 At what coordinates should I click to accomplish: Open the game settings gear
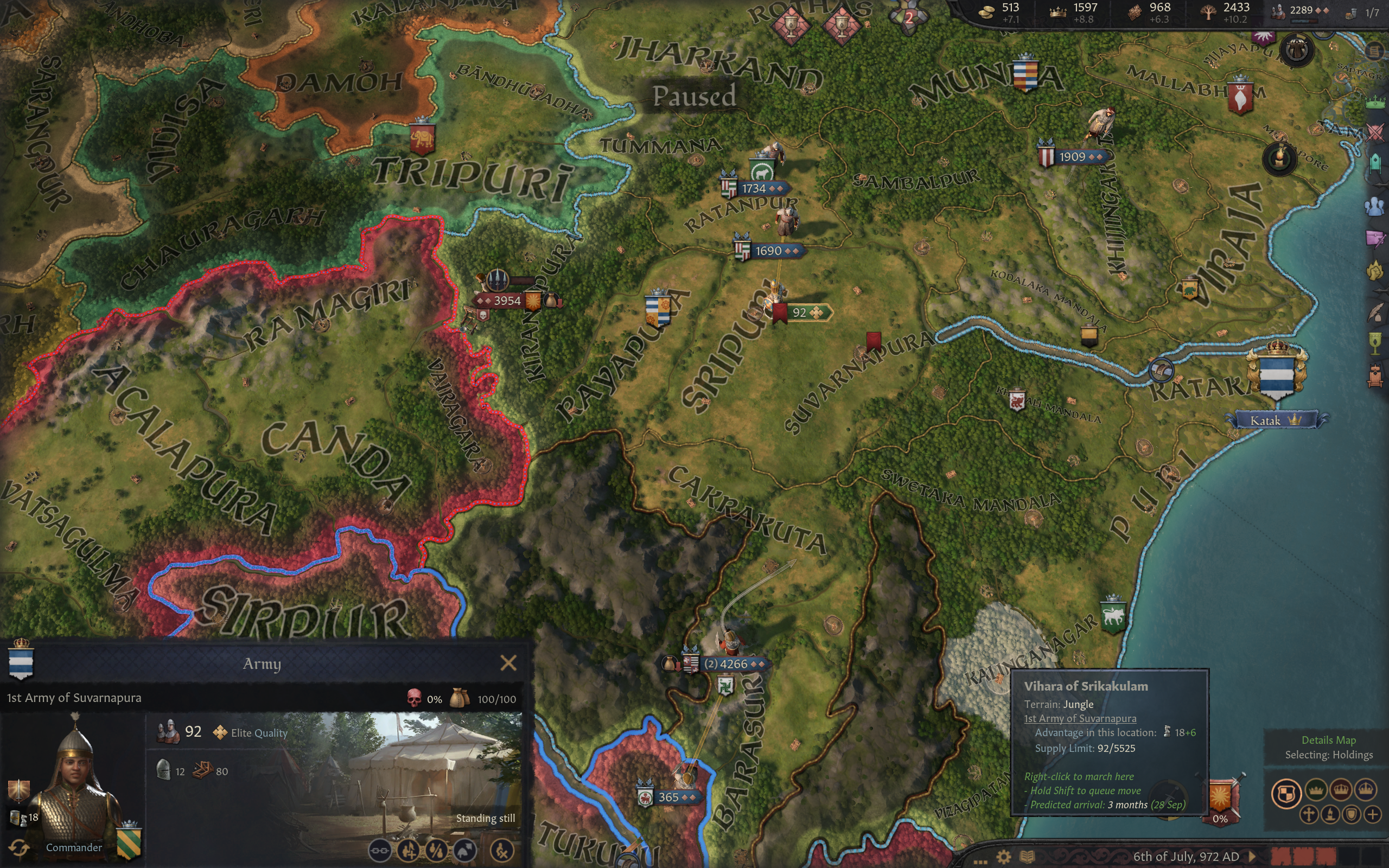point(1003,857)
